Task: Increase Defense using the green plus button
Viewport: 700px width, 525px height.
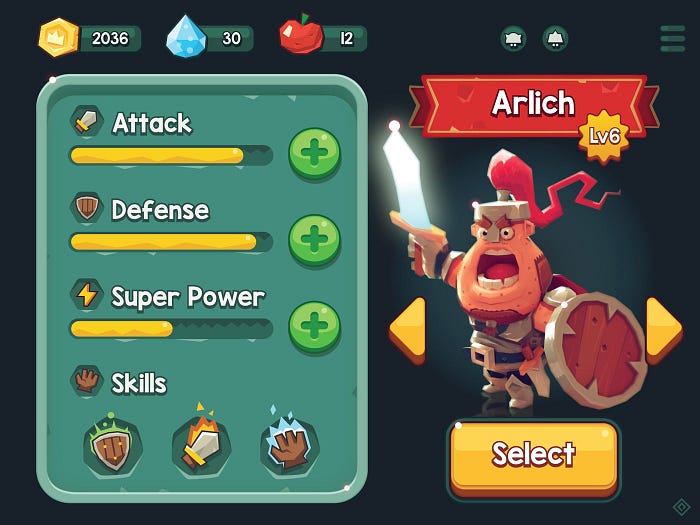Action: point(314,240)
